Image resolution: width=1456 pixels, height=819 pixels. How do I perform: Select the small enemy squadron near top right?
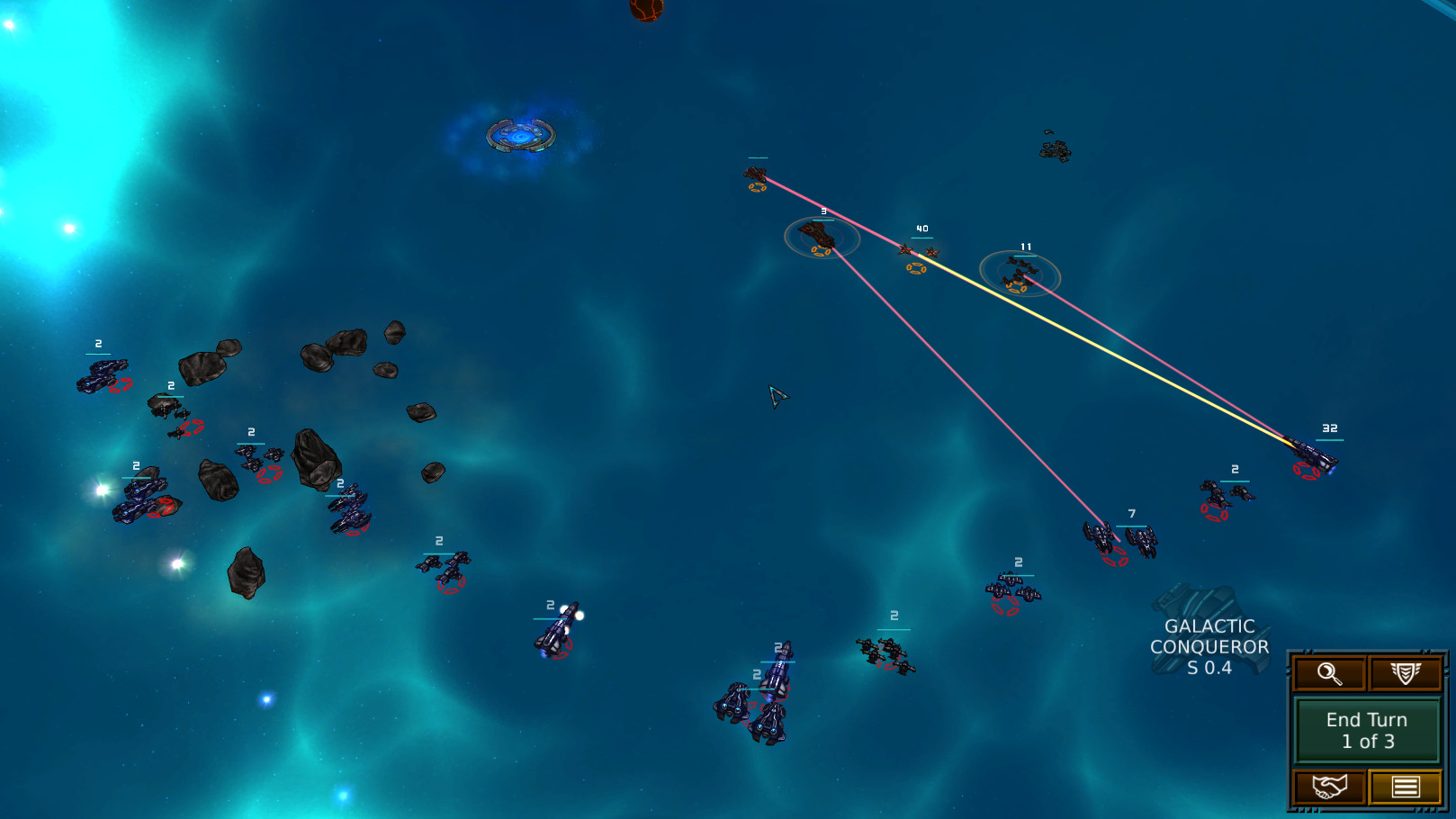(x=1056, y=150)
